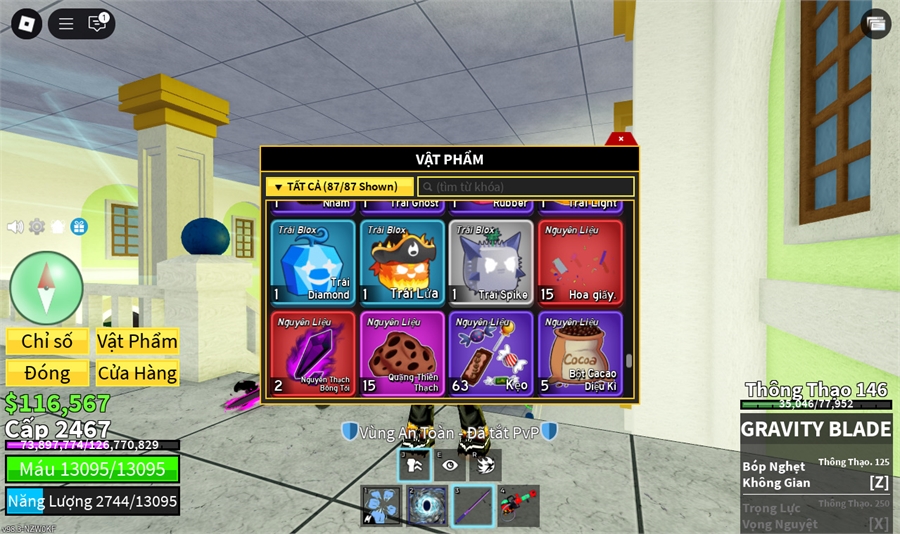Open the blue gift box icon
Screen dimensions: 900x534
(79, 227)
